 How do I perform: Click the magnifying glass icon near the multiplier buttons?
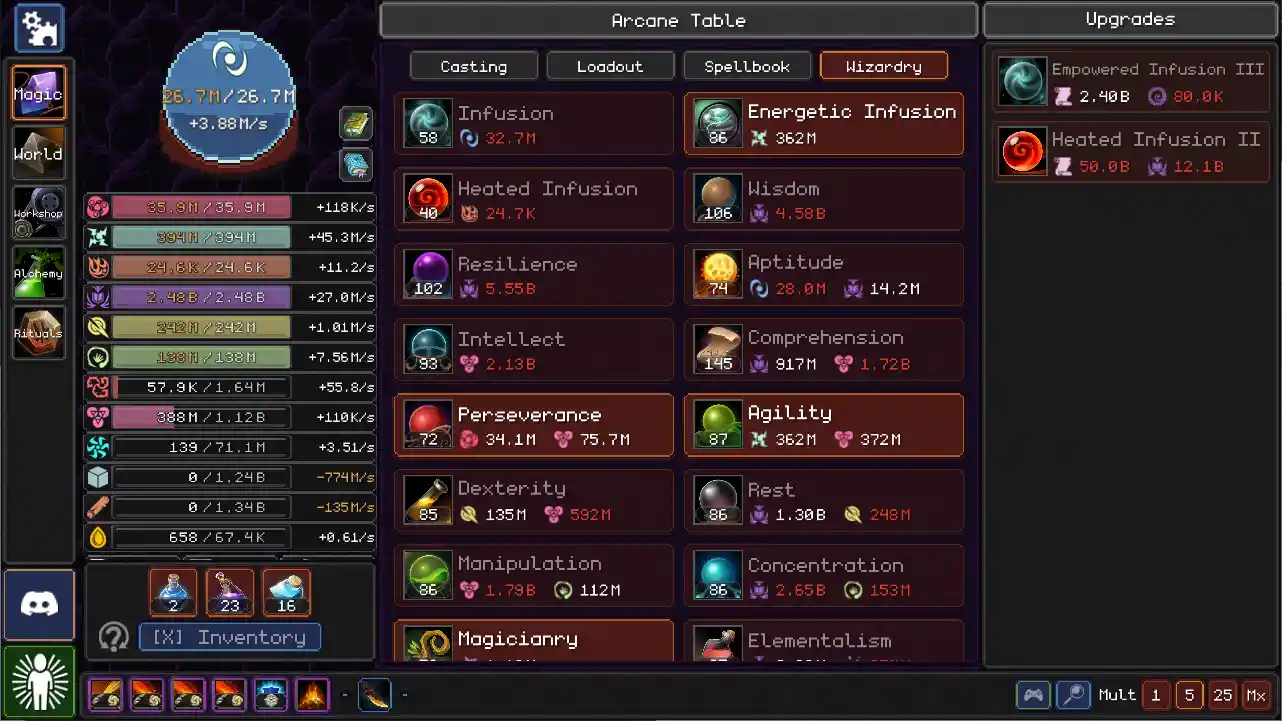click(1072, 694)
